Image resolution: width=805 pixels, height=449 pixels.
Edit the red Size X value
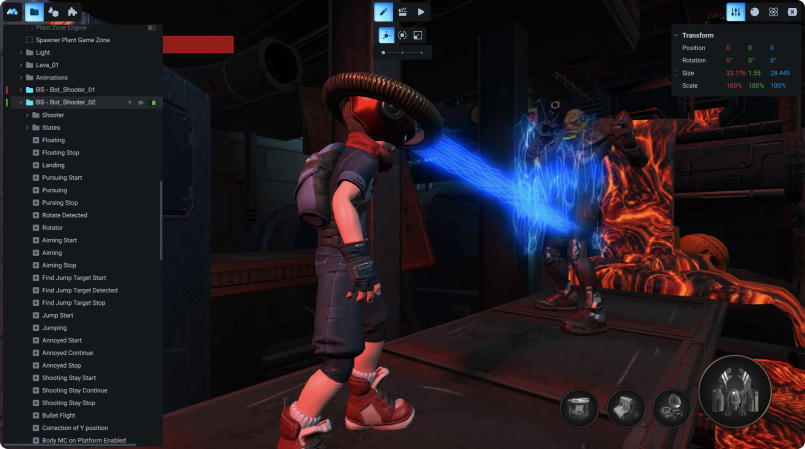[736, 73]
